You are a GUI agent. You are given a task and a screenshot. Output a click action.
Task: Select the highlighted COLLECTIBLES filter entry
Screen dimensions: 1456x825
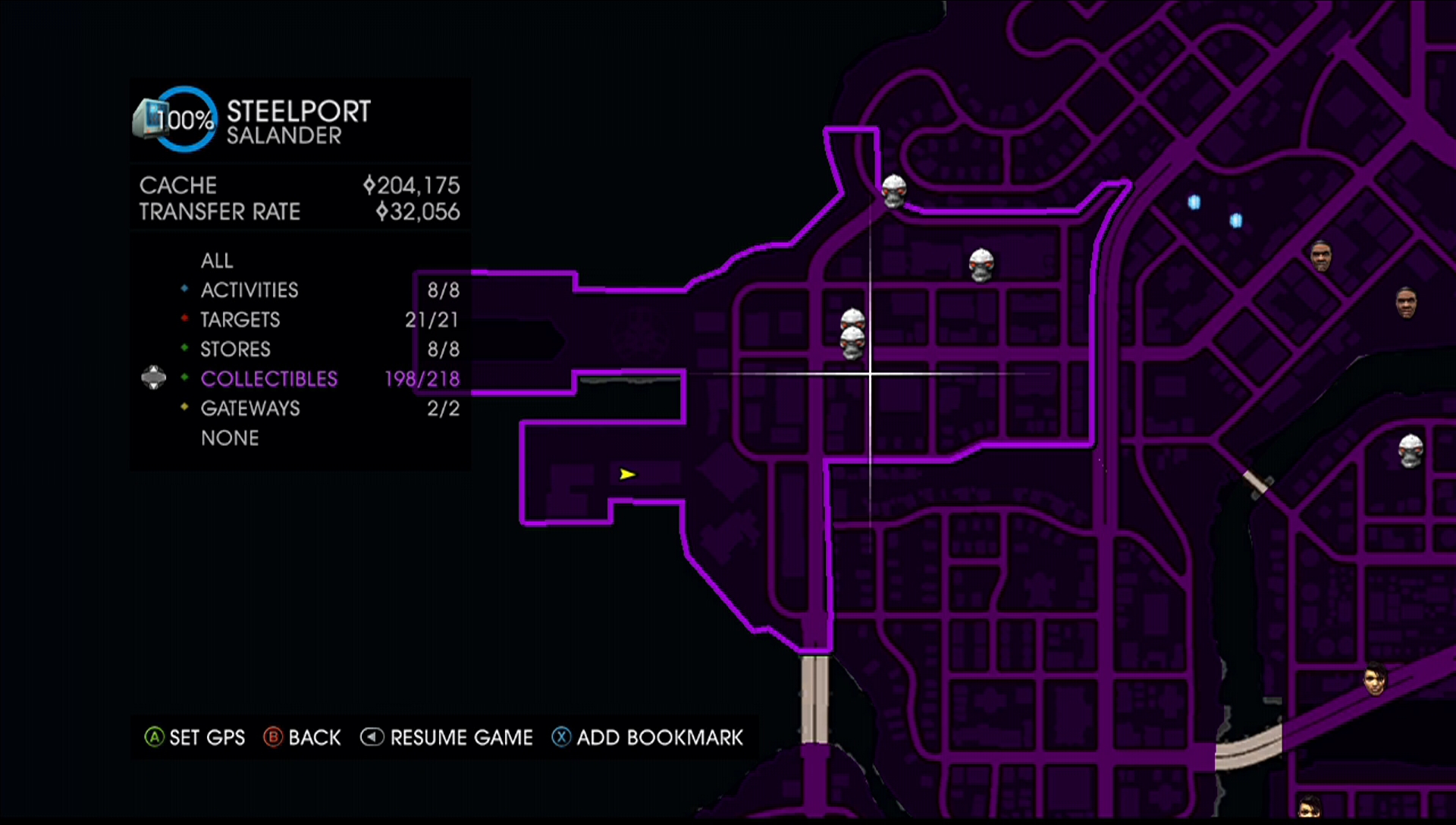tap(268, 378)
